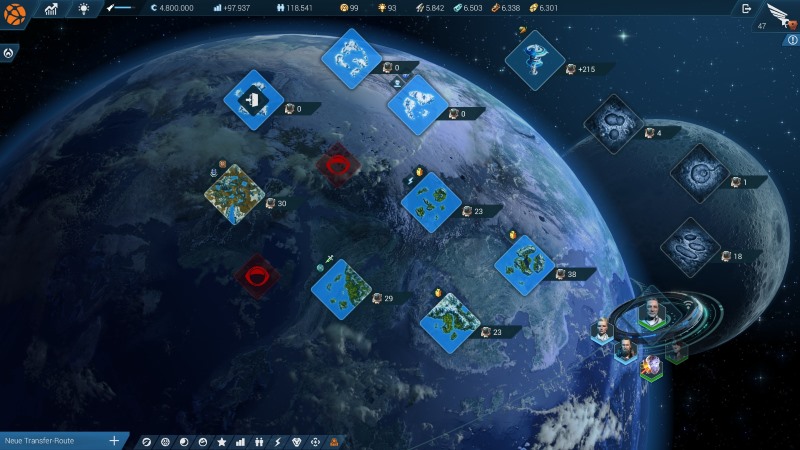
Task: Choose the sector tile with the exit-door symbol
Action: tap(254, 99)
